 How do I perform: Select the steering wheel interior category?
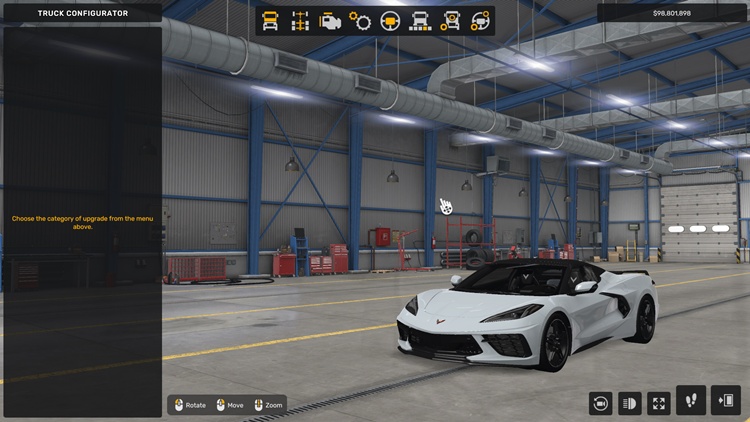point(390,20)
